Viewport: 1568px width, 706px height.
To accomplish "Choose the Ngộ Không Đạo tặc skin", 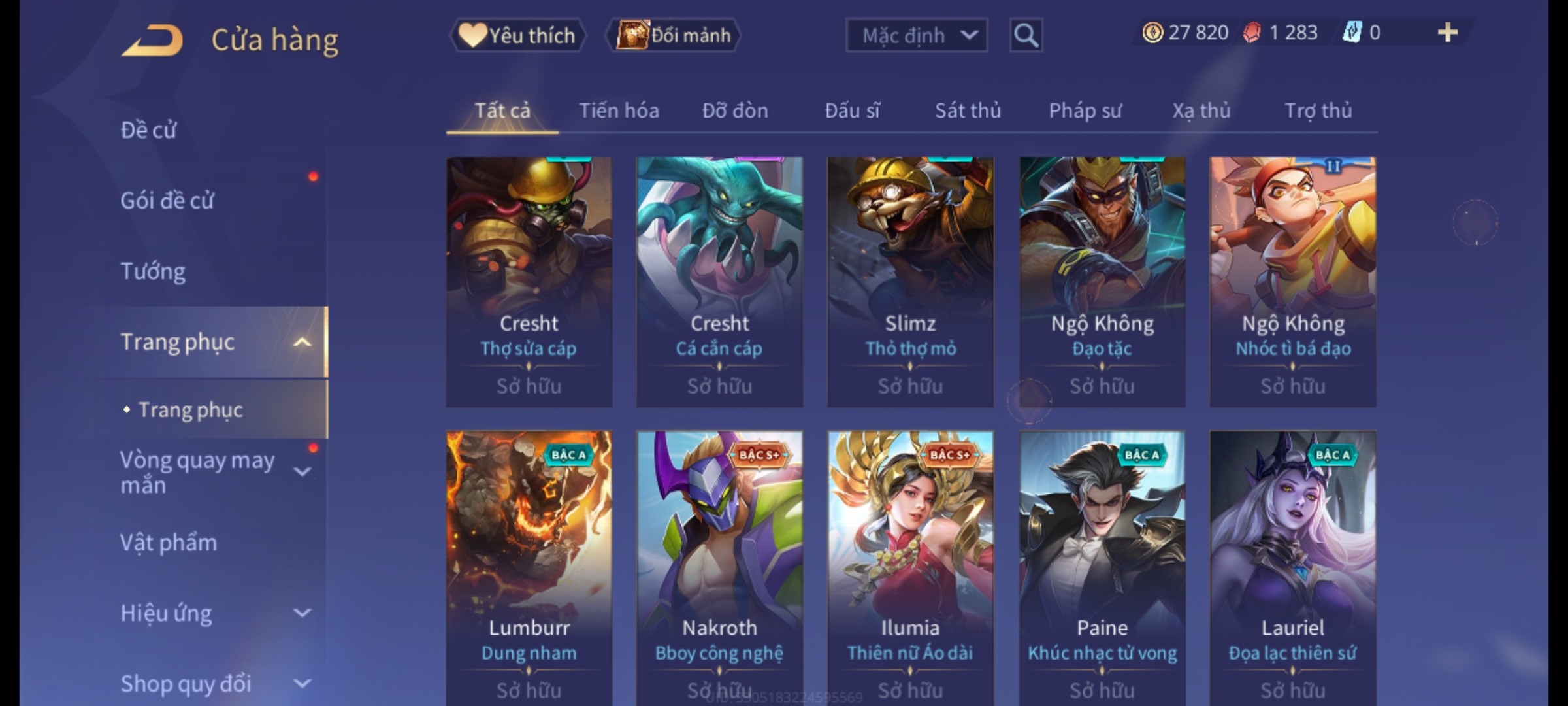I will click(x=1102, y=281).
